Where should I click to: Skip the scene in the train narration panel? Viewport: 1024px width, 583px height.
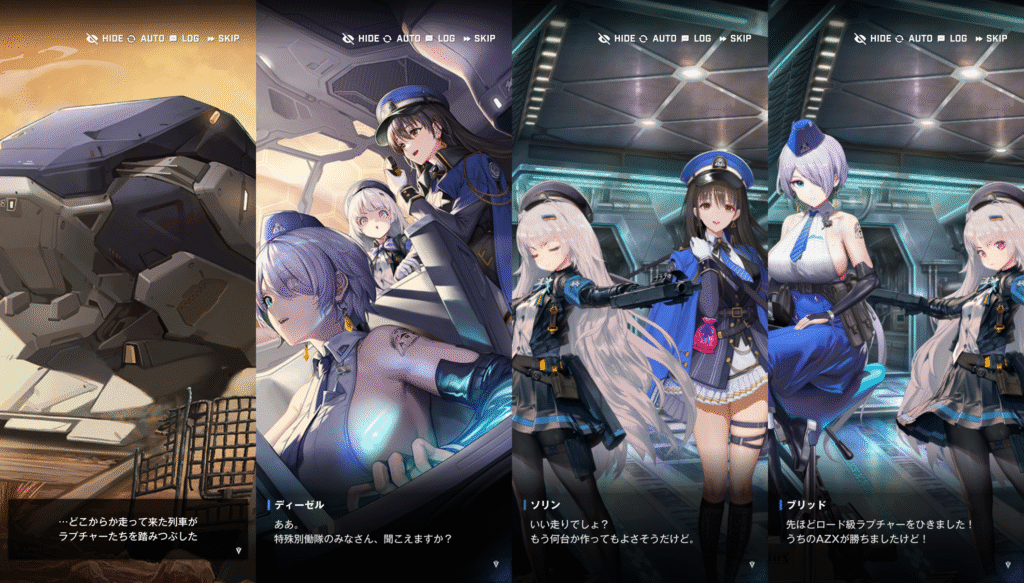click(x=228, y=38)
